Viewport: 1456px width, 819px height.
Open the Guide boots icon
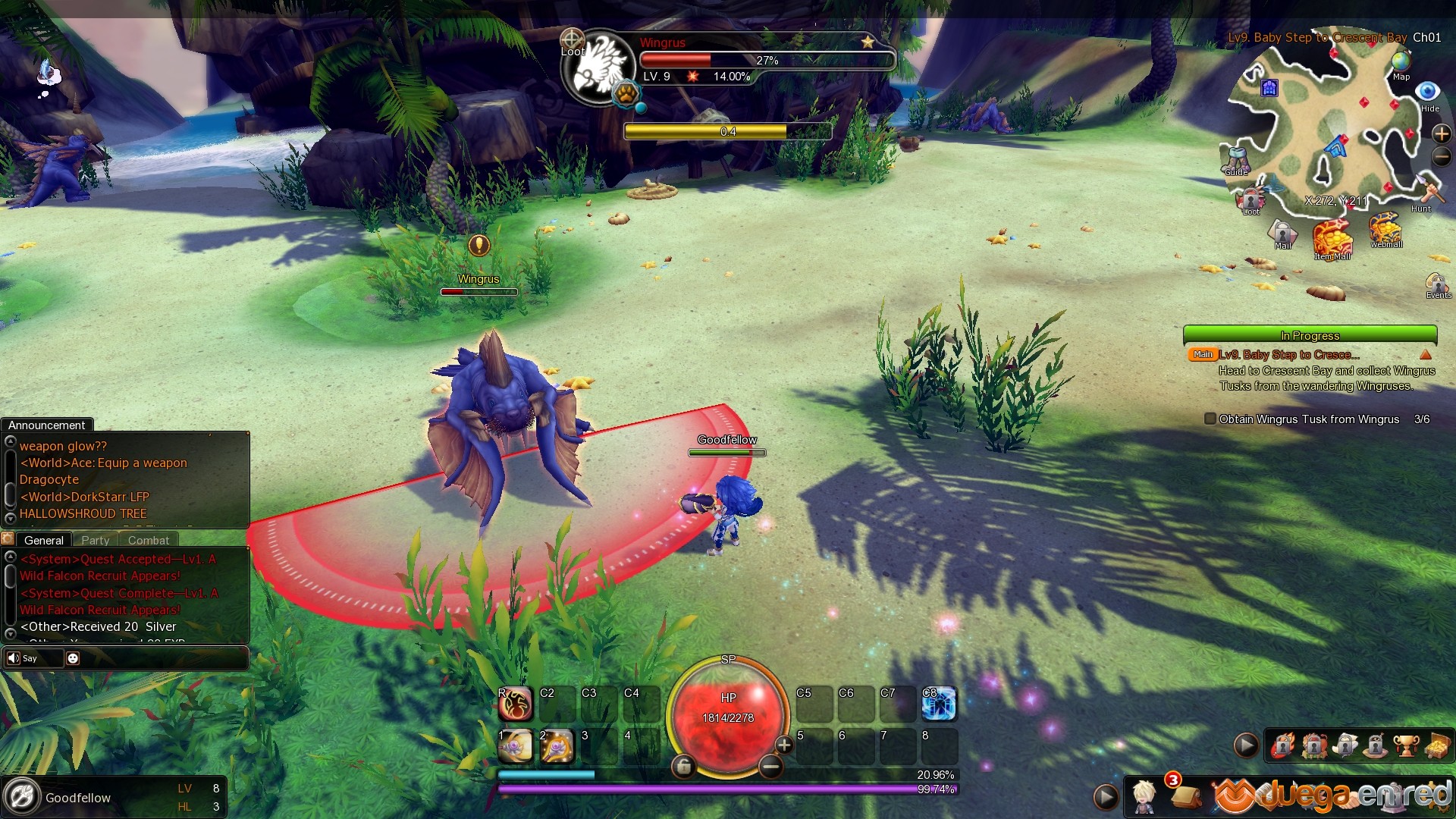click(1237, 158)
